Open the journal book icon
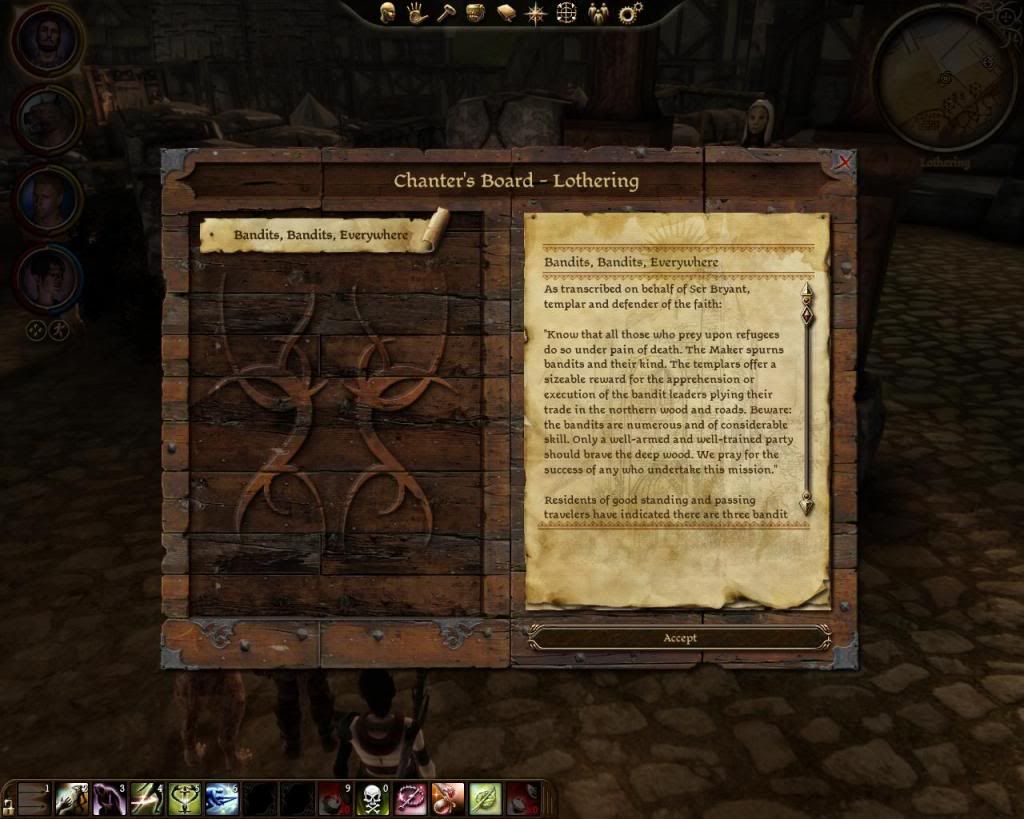Screen dimensions: 1024x819 [x=506, y=13]
